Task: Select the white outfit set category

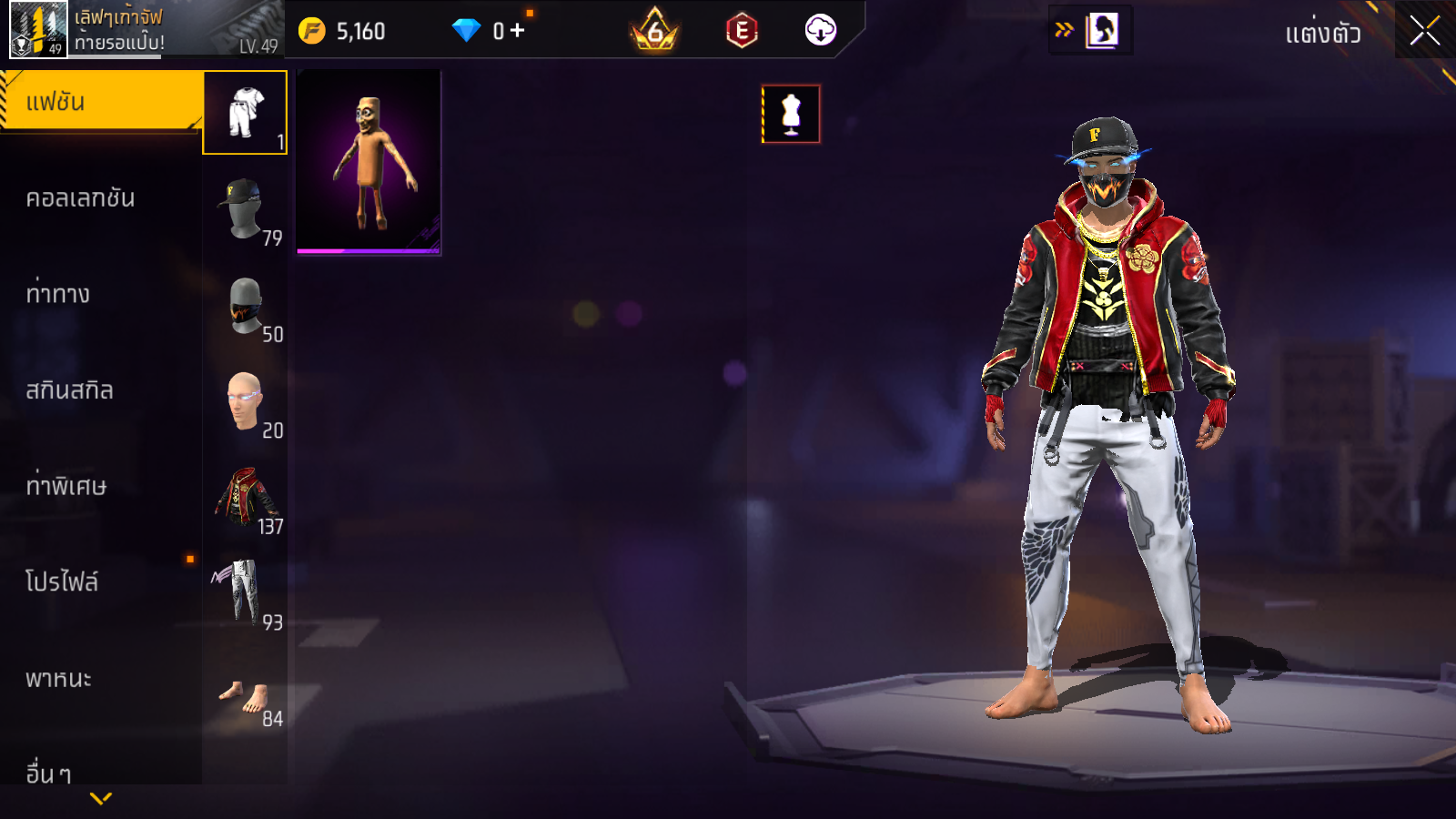Action: (245, 113)
